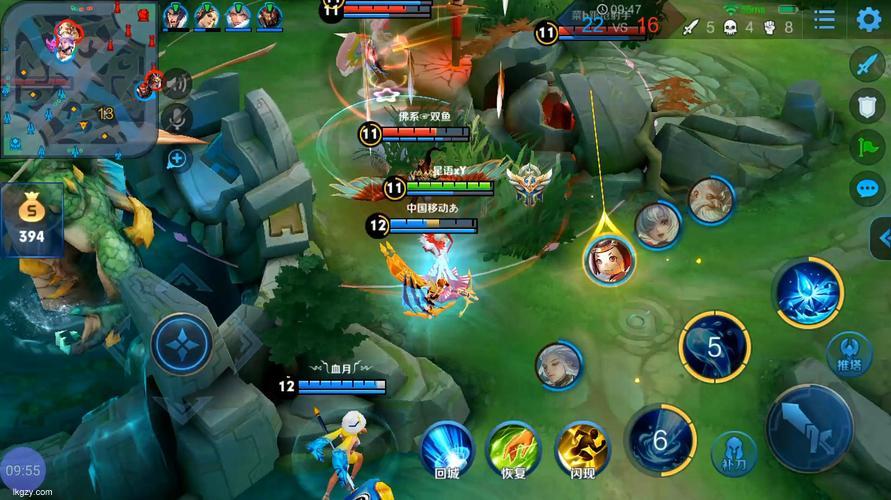Open the gold shop showing 394
Viewport: 891px width, 500px height.
[31, 220]
